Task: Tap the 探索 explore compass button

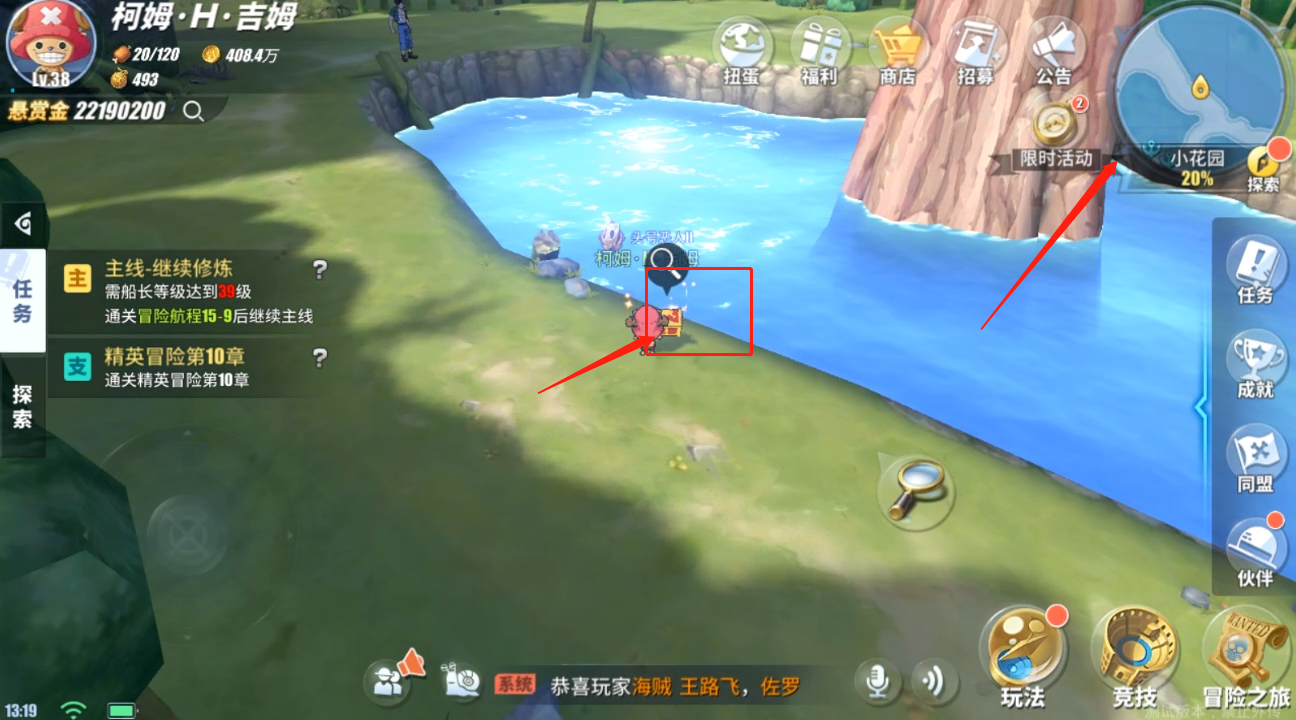Action: click(x=1264, y=167)
